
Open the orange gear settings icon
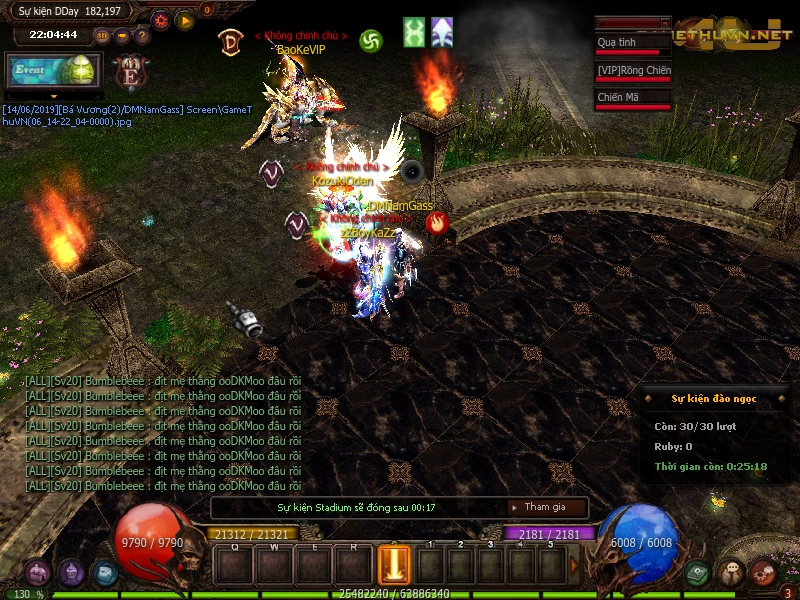pyautogui.click(x=161, y=20)
